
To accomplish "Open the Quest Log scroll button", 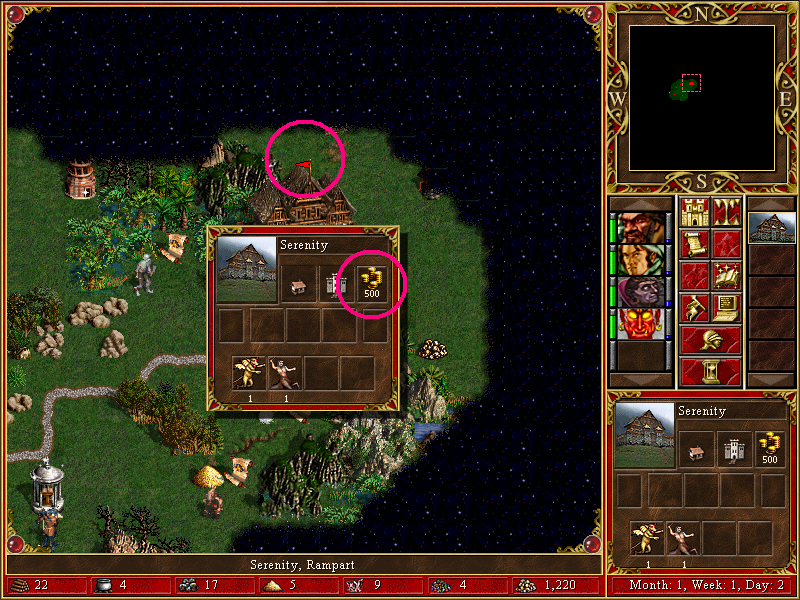I will (x=694, y=244).
